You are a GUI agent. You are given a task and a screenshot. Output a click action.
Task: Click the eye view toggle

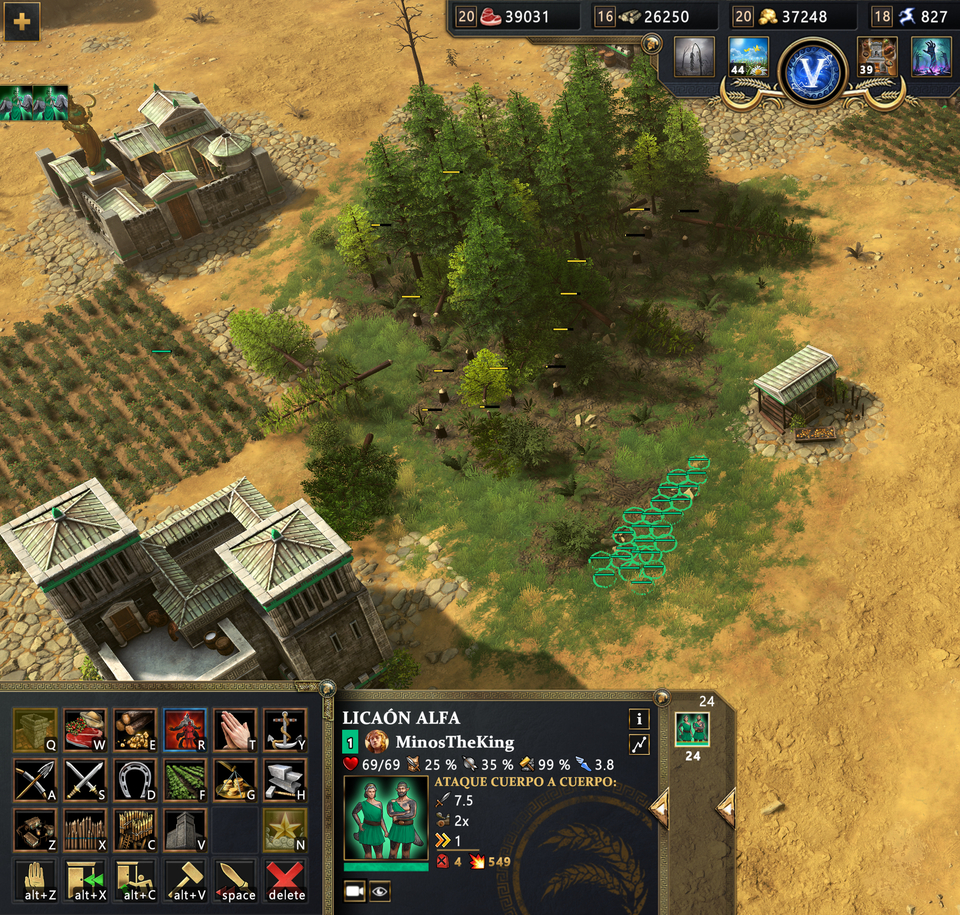point(379,890)
